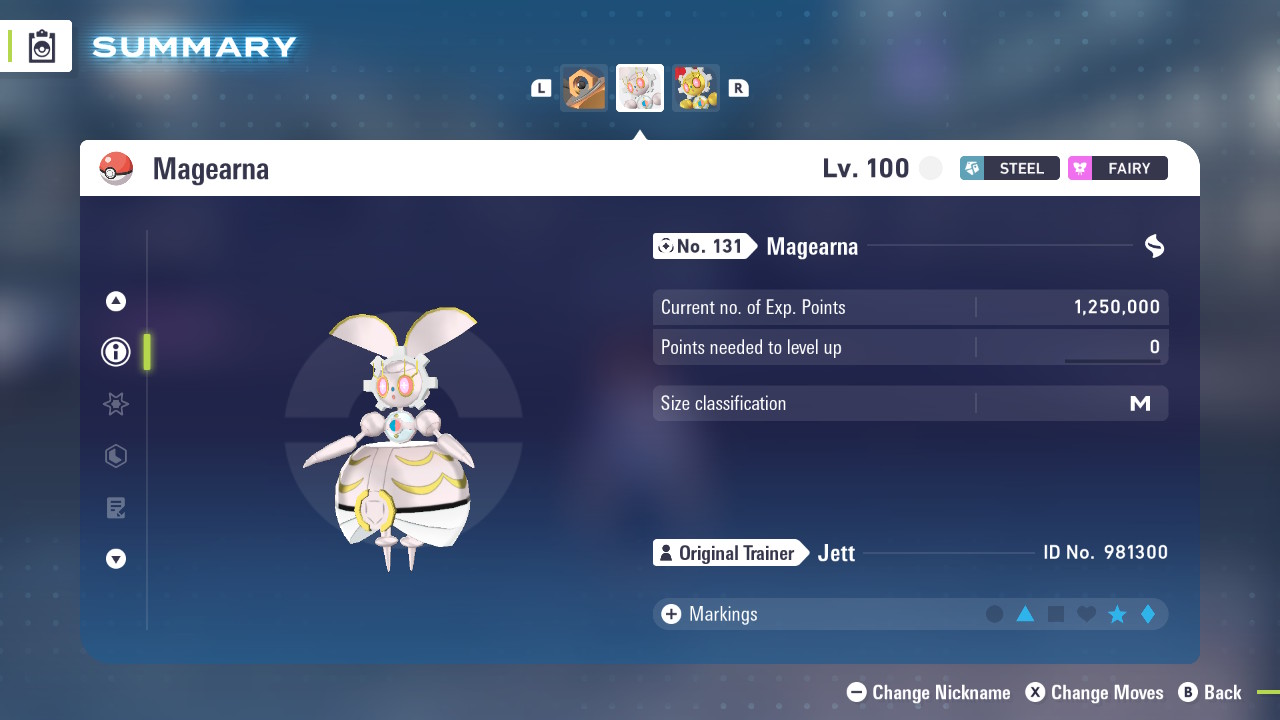This screenshot has width=1280, height=720.
Task: Click the down arrow to view next page
Action: pyautogui.click(x=115, y=559)
